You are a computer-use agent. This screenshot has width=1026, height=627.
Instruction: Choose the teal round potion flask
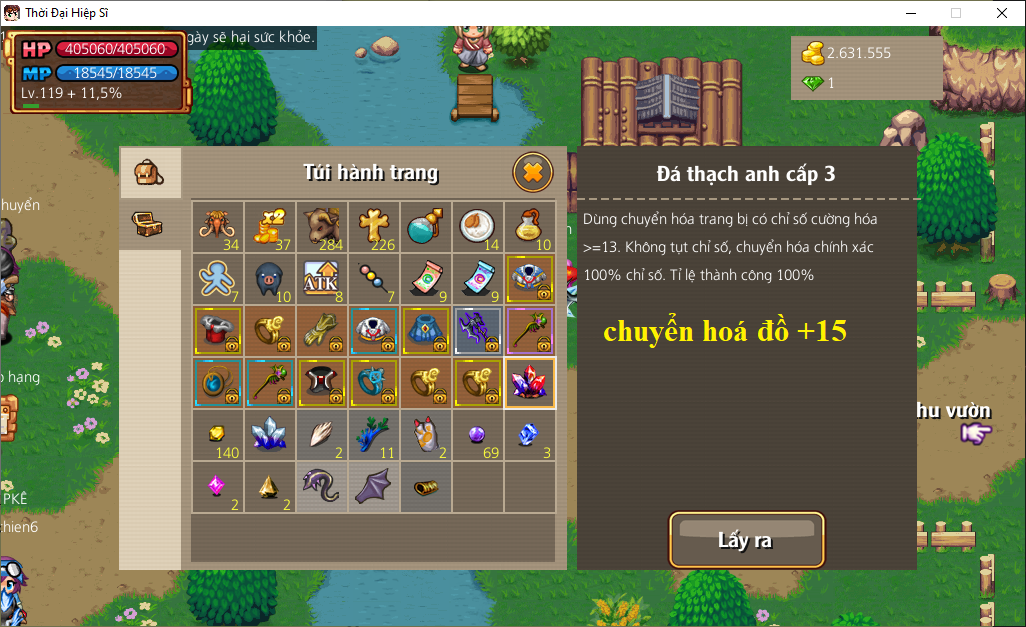[425, 227]
